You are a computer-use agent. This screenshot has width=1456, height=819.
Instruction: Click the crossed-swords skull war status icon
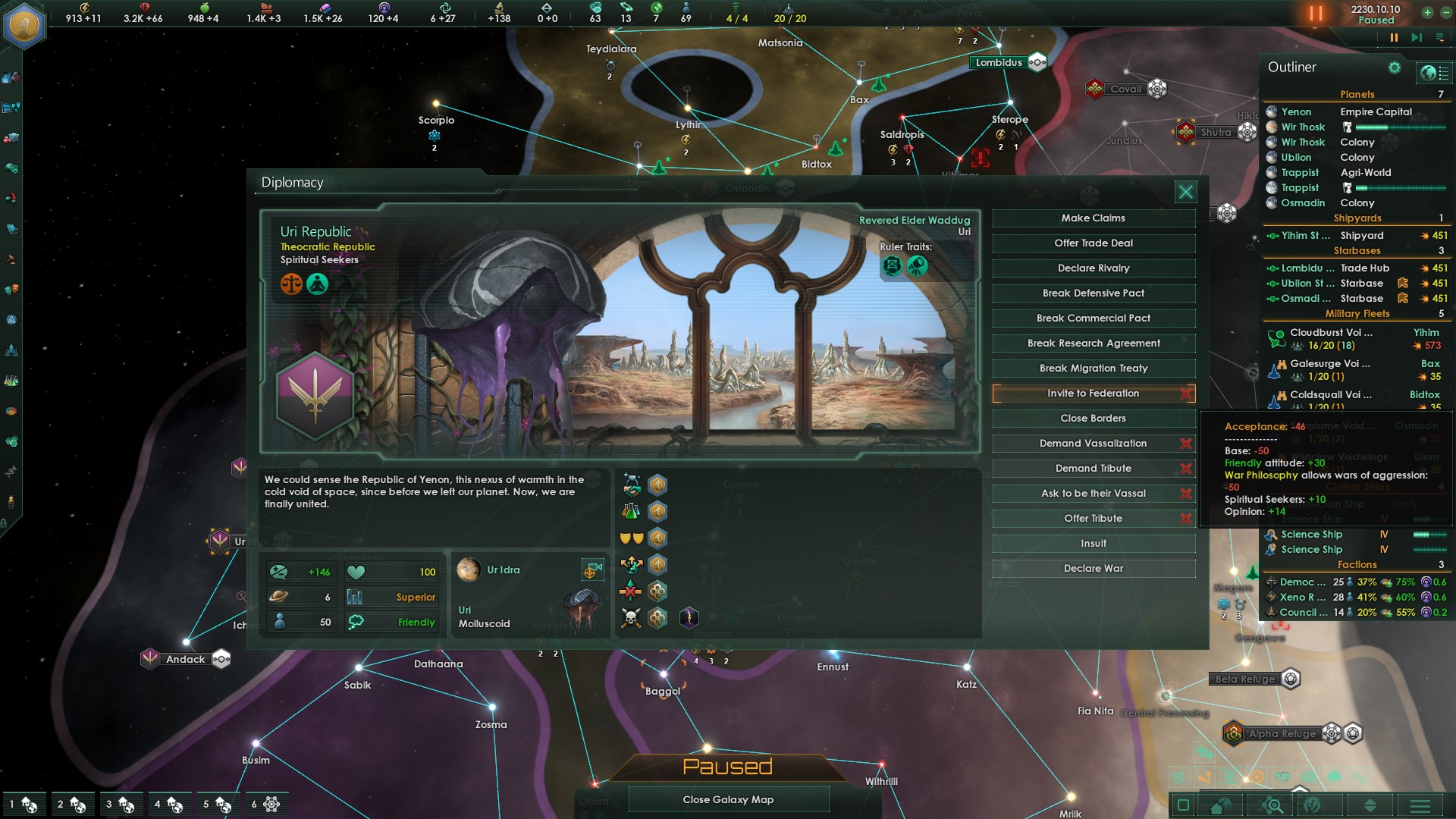tap(629, 617)
